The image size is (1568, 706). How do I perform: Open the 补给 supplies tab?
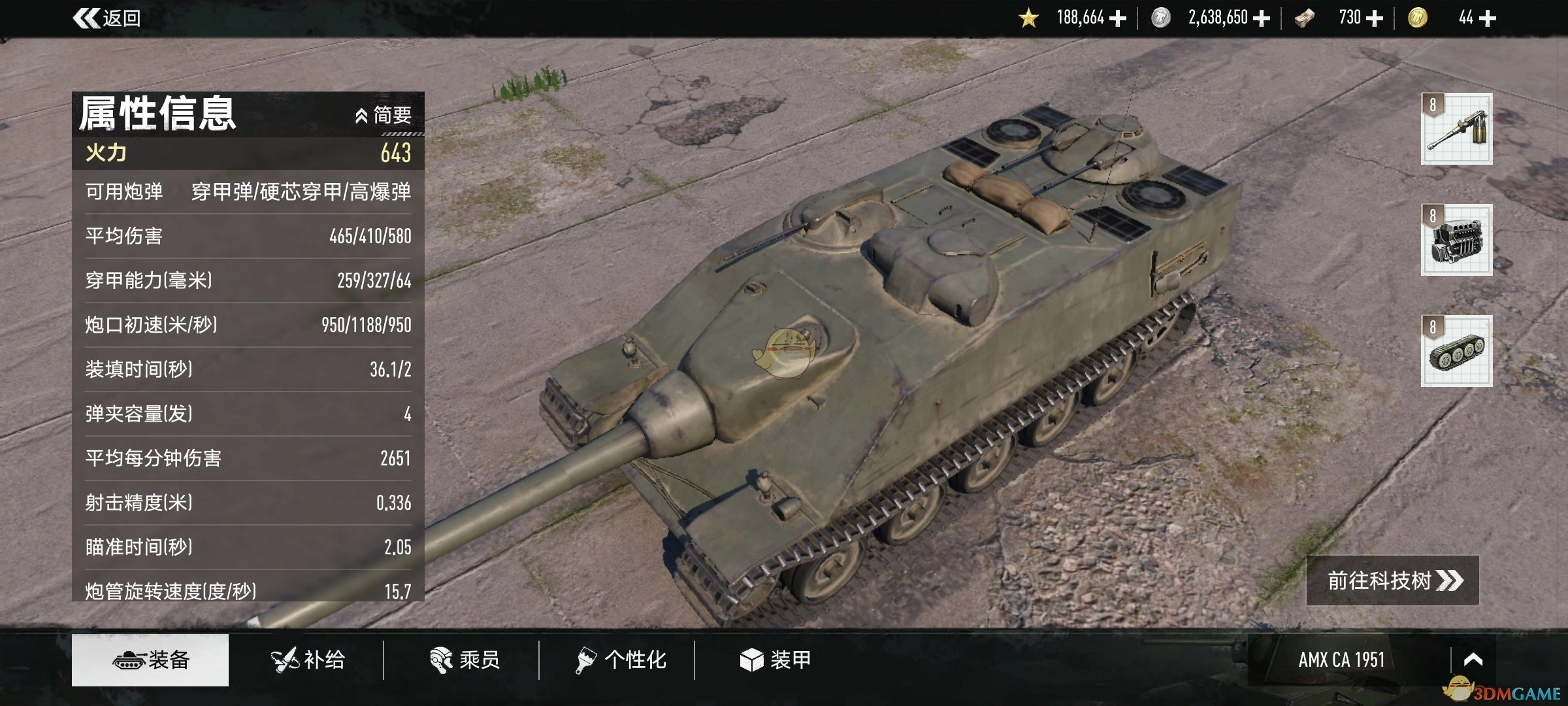click(x=308, y=660)
